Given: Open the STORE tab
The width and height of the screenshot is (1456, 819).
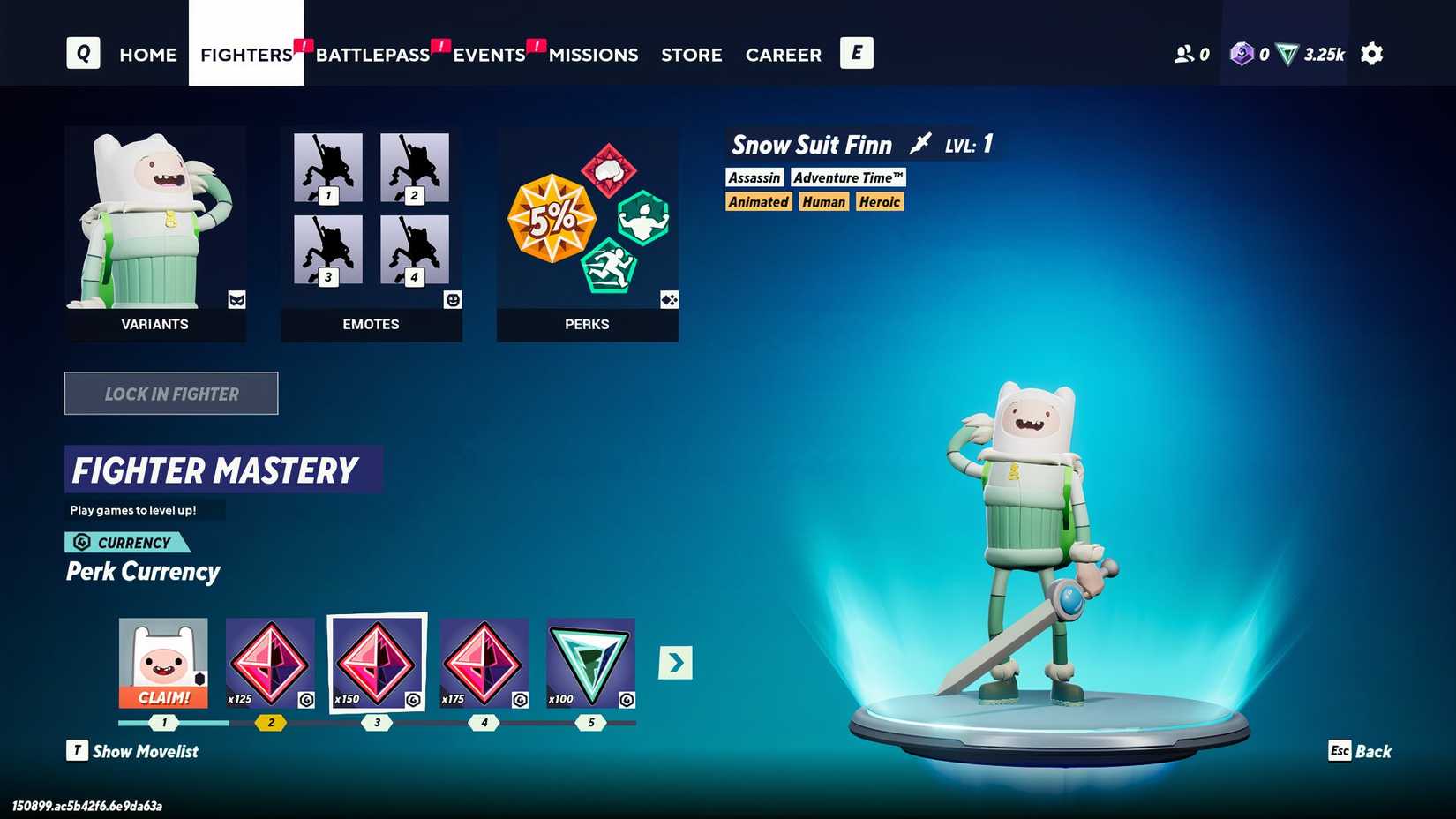Looking at the screenshot, I should [691, 55].
